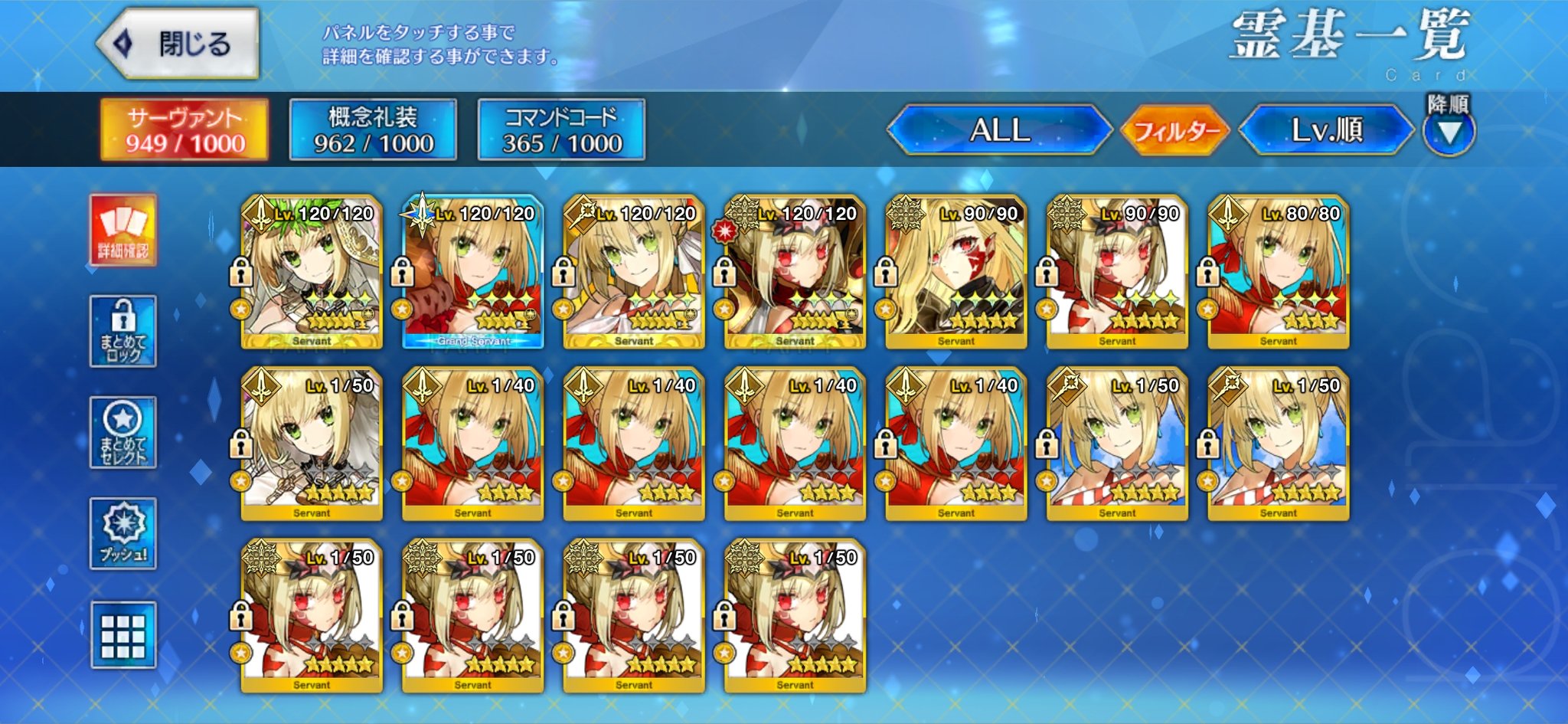Switch to the コマンドコード tab

tap(561, 130)
